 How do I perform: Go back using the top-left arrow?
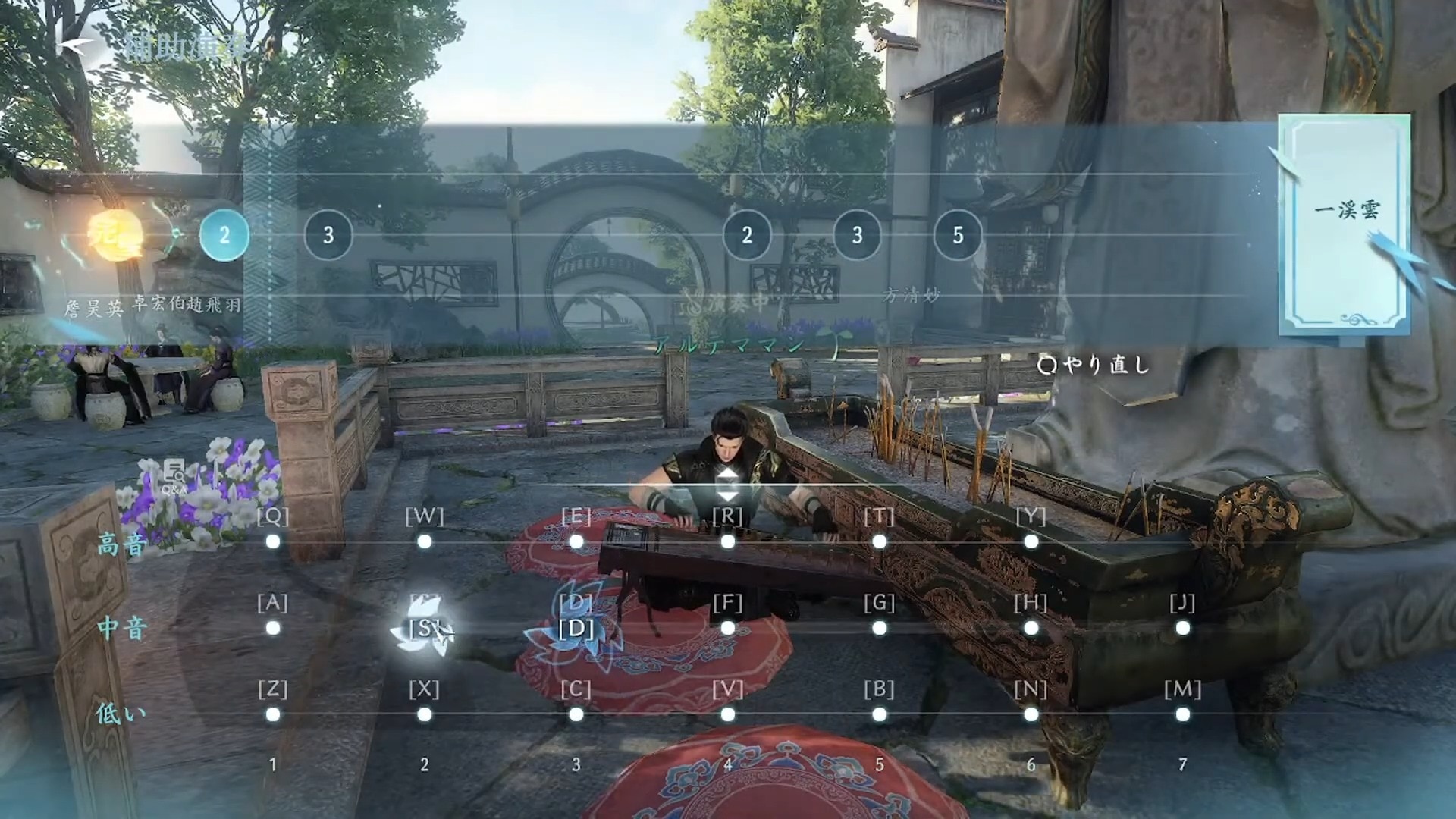(74, 47)
